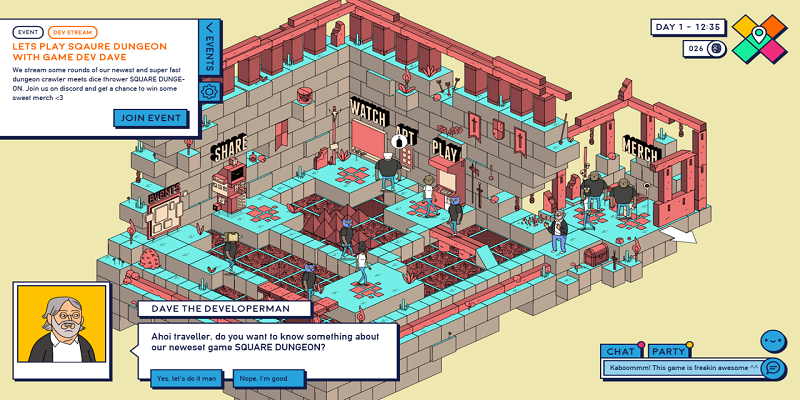Join the Square Dungeon dev stream event
This screenshot has width=800, height=400.
pyautogui.click(x=151, y=117)
